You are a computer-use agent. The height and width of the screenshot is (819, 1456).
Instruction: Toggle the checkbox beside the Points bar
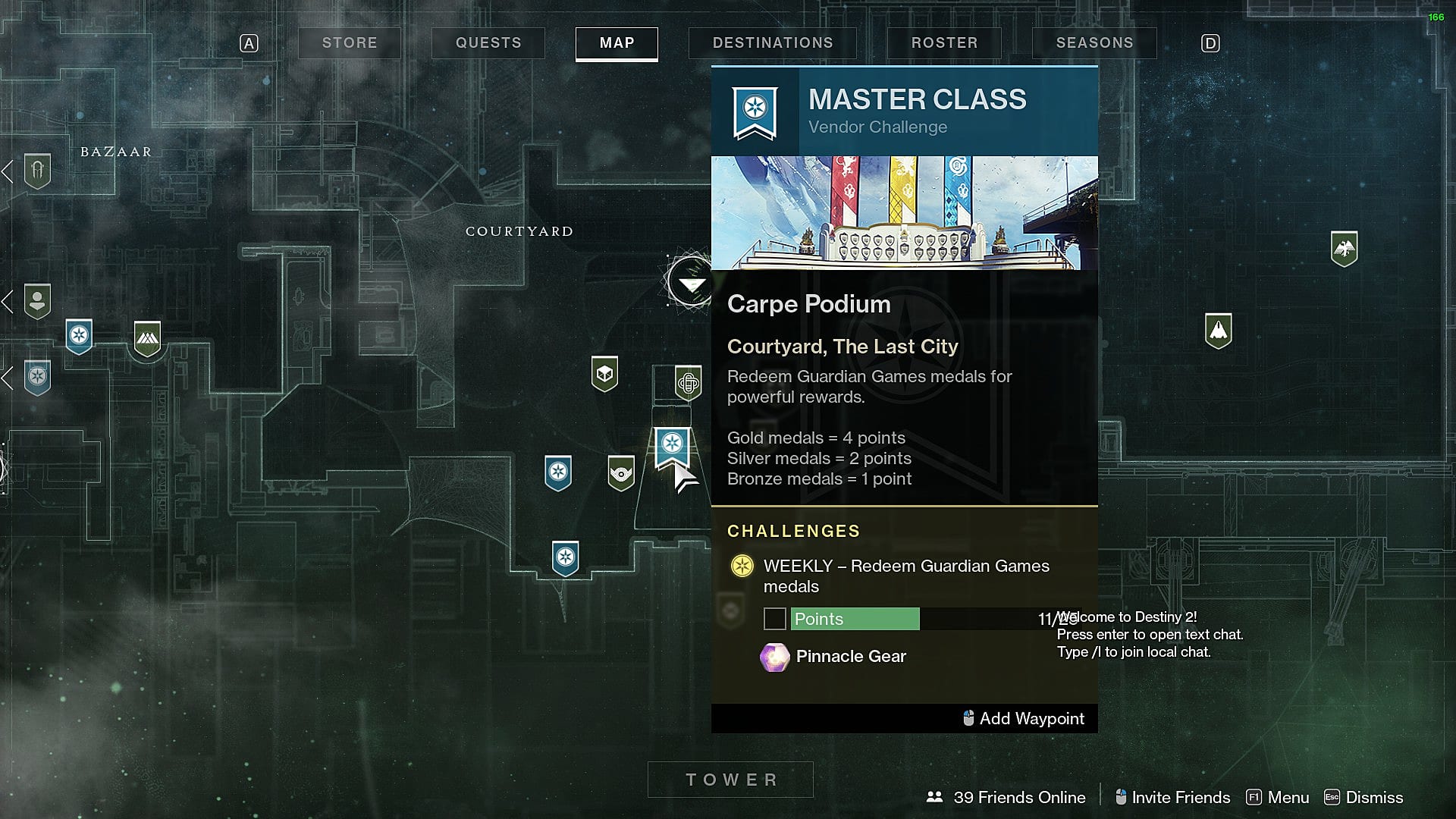(774, 619)
